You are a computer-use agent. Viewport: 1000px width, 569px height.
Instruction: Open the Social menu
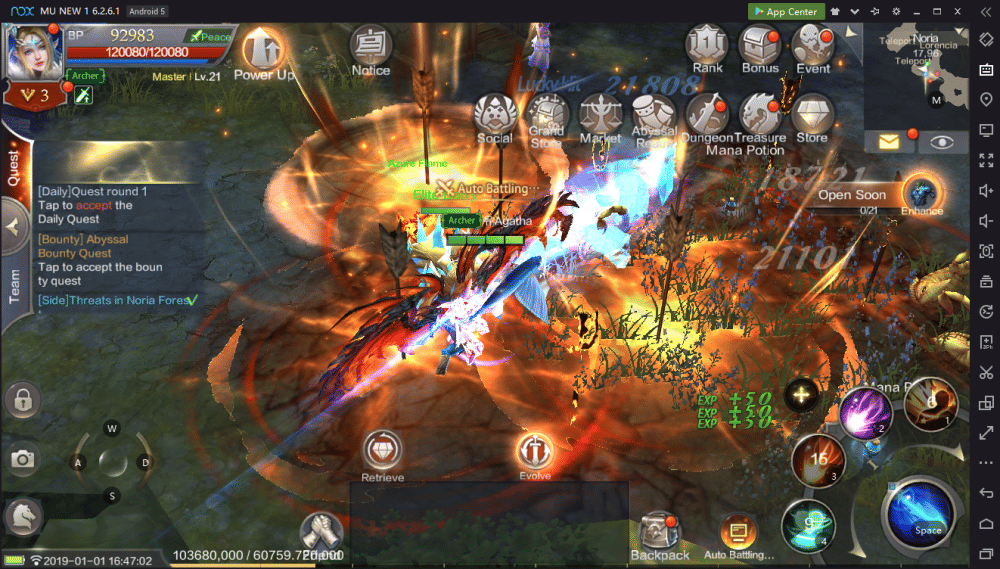coord(494,116)
